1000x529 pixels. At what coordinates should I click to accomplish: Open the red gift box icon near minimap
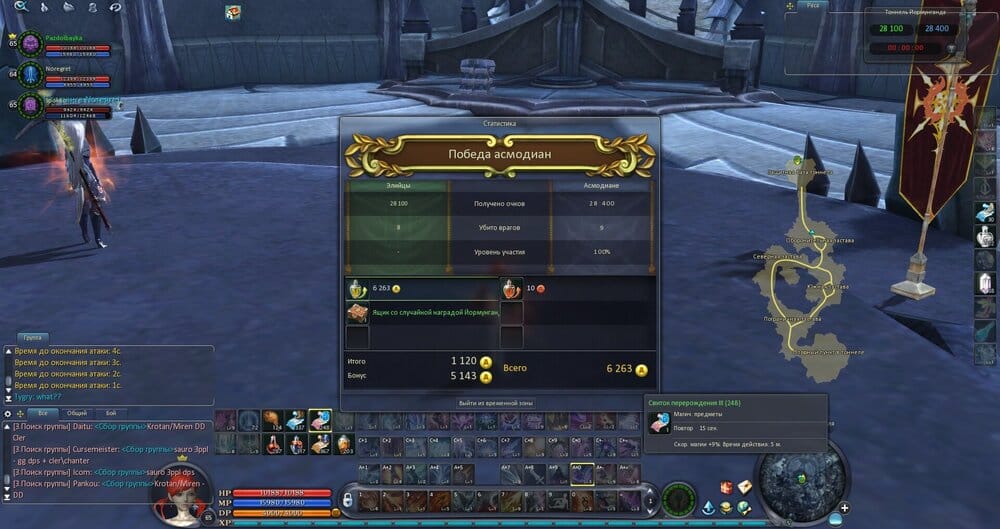[x=727, y=487]
